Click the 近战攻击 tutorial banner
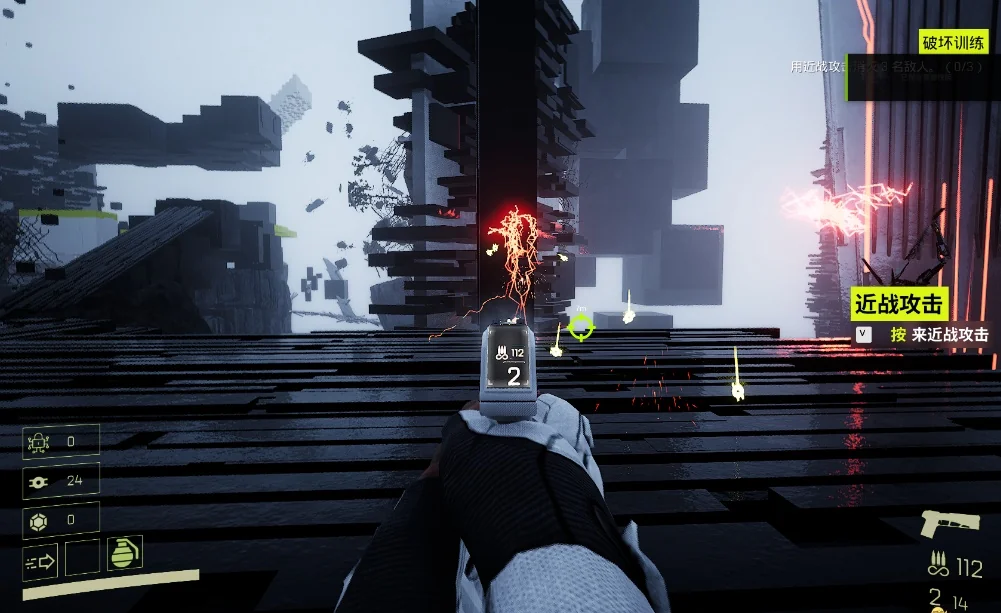The image size is (1001, 613). pyautogui.click(x=898, y=304)
